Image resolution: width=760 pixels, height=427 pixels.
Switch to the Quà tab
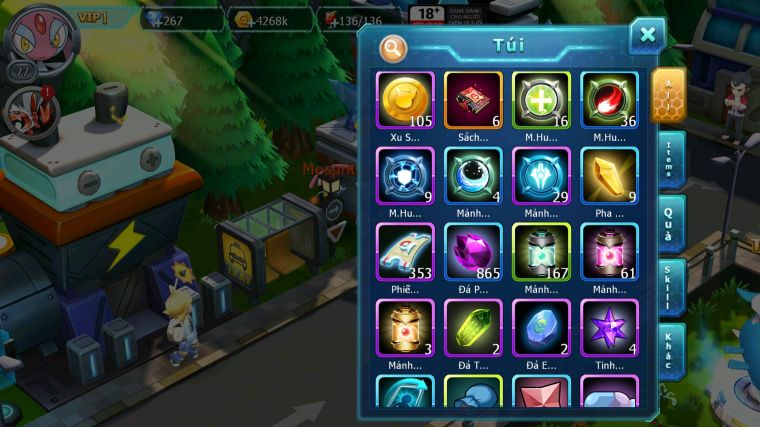click(670, 223)
